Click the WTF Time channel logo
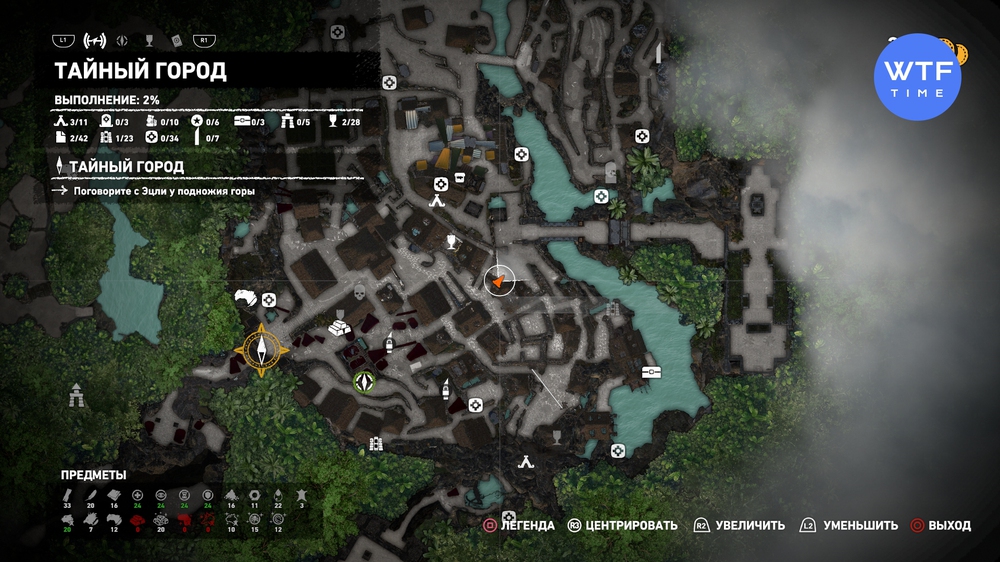The image size is (1000, 562). [x=917, y=71]
